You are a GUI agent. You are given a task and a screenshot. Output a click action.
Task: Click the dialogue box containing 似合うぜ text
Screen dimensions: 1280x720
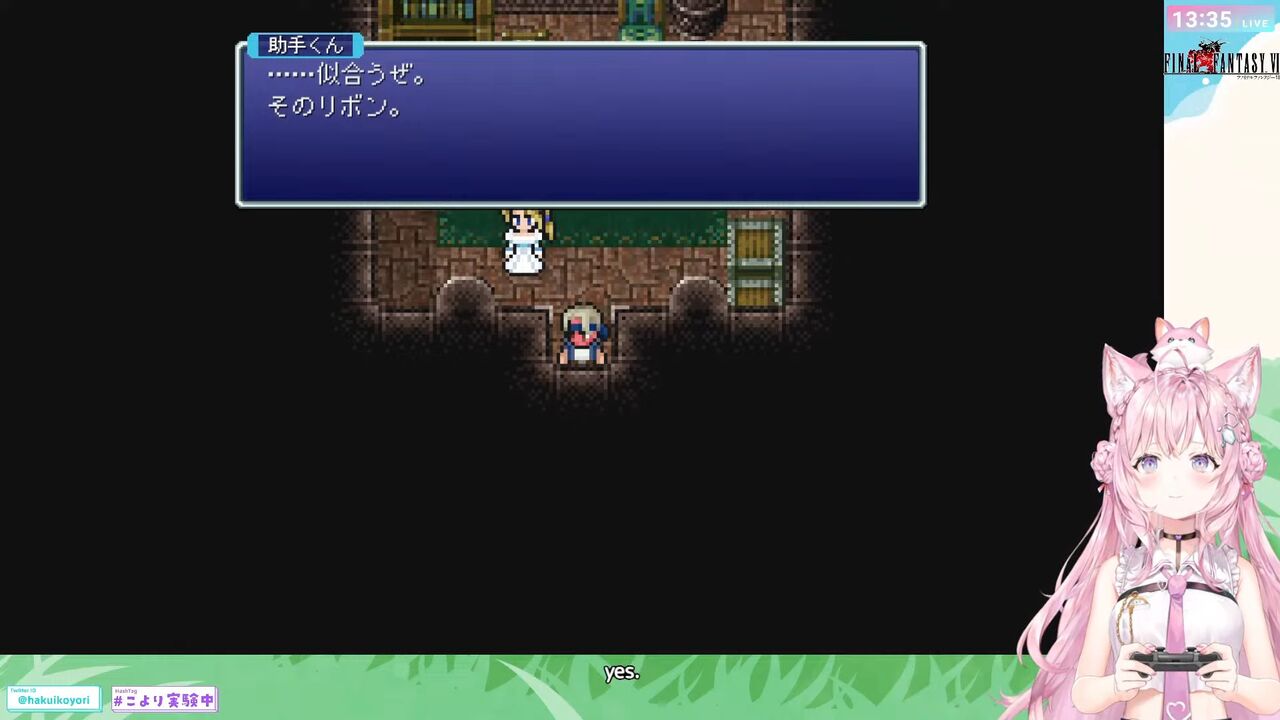580,125
